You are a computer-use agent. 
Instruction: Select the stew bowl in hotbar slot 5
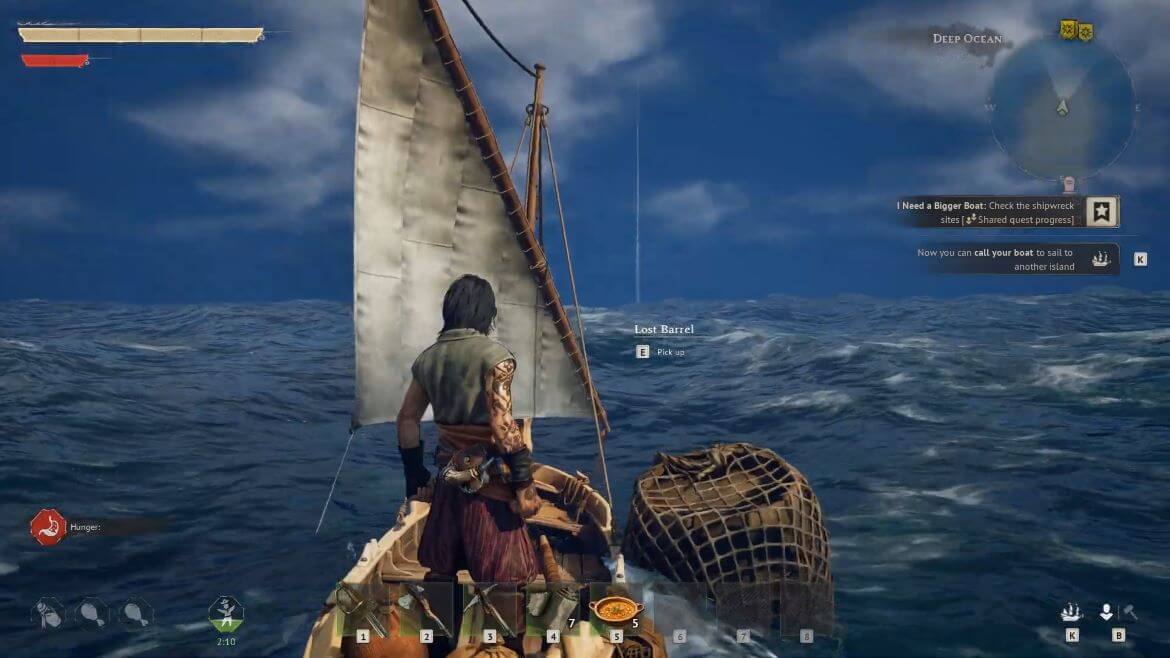(616, 610)
